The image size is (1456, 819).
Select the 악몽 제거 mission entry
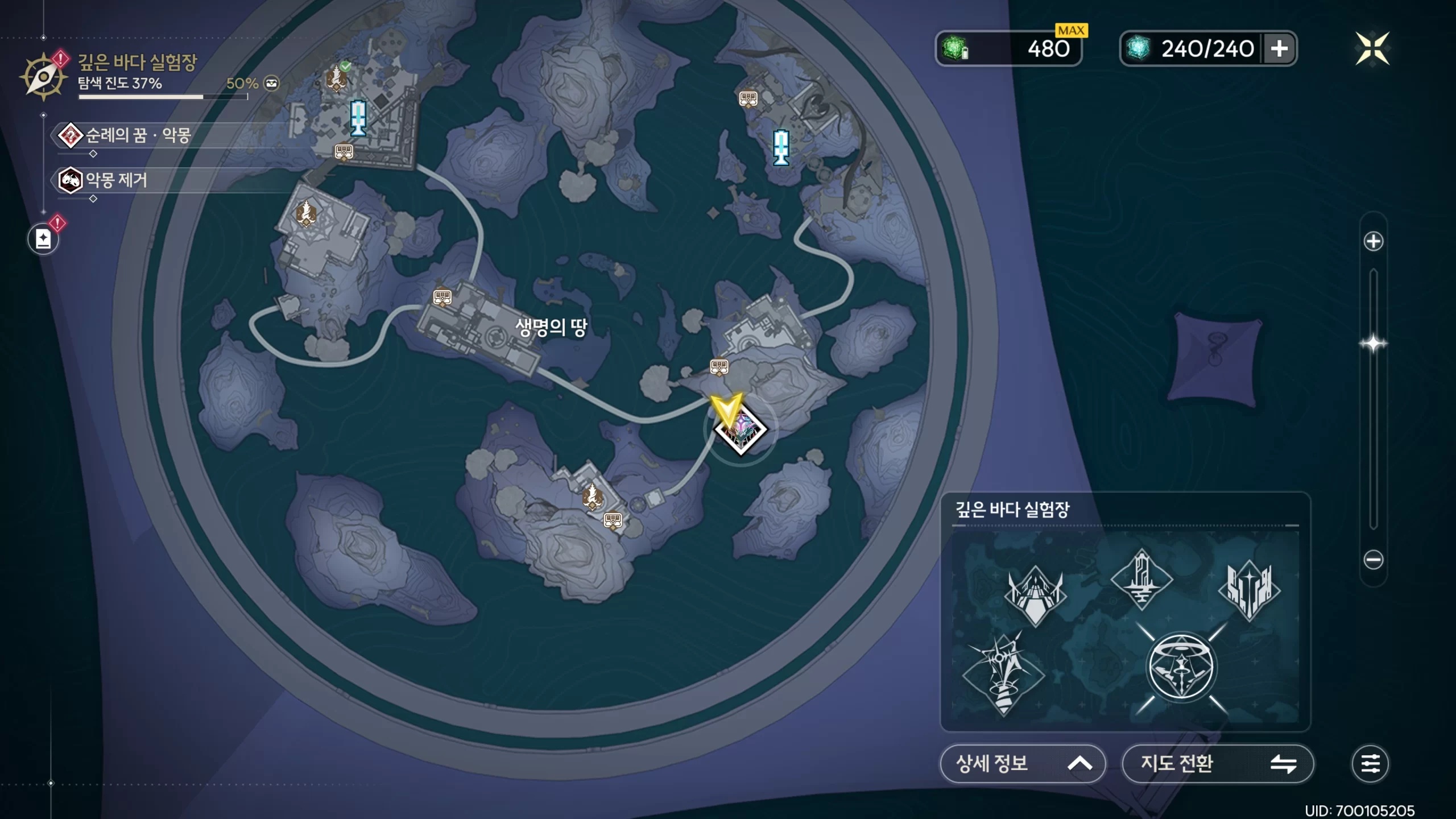click(x=115, y=180)
